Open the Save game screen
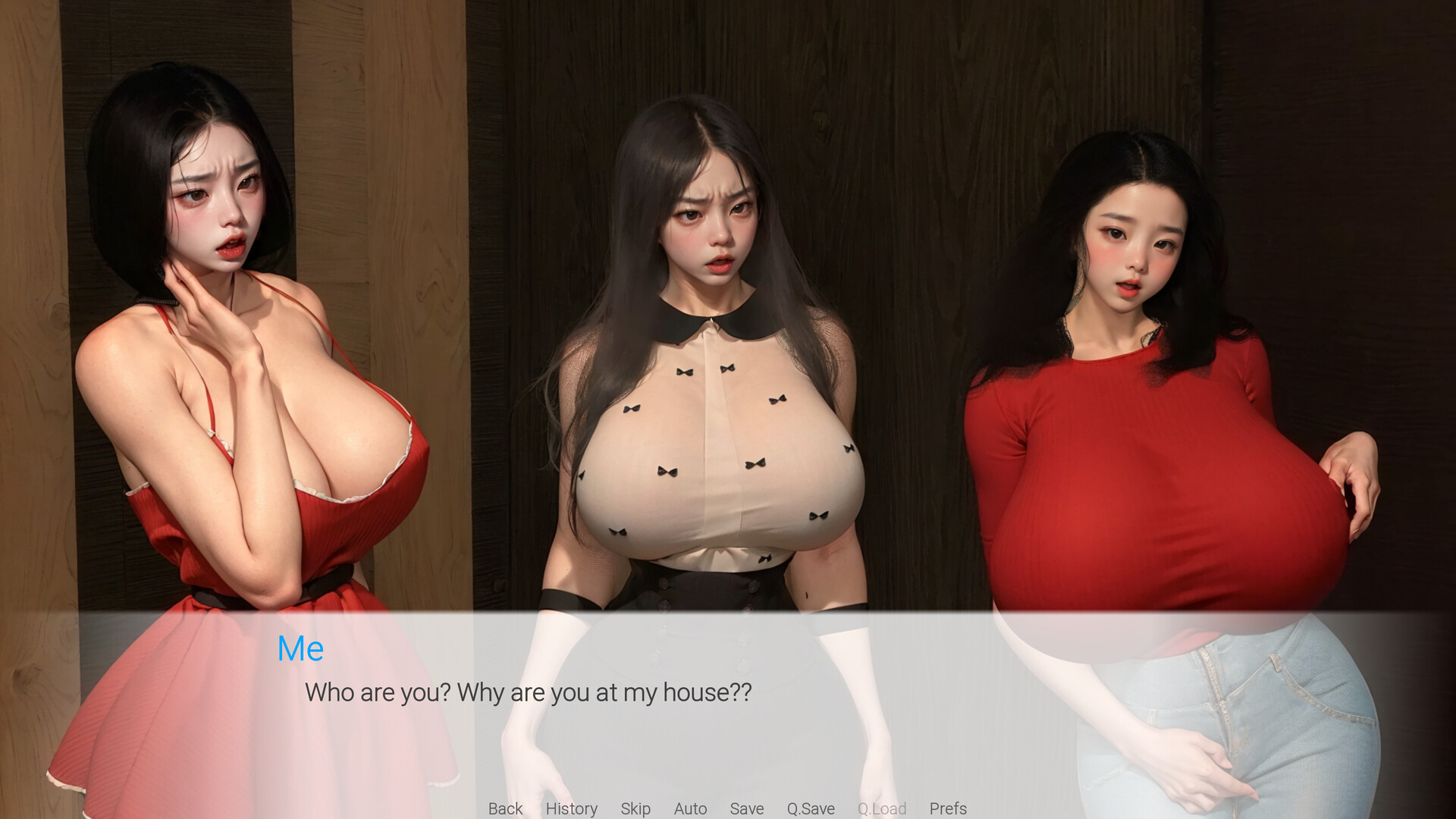The image size is (1456, 819). (746, 808)
